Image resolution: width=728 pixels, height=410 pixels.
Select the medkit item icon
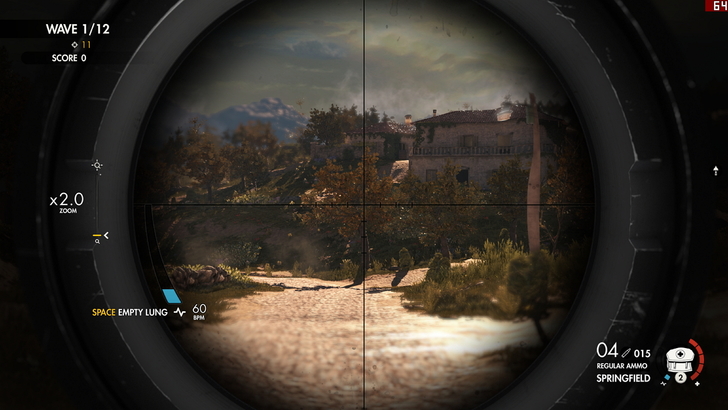[x=681, y=356]
